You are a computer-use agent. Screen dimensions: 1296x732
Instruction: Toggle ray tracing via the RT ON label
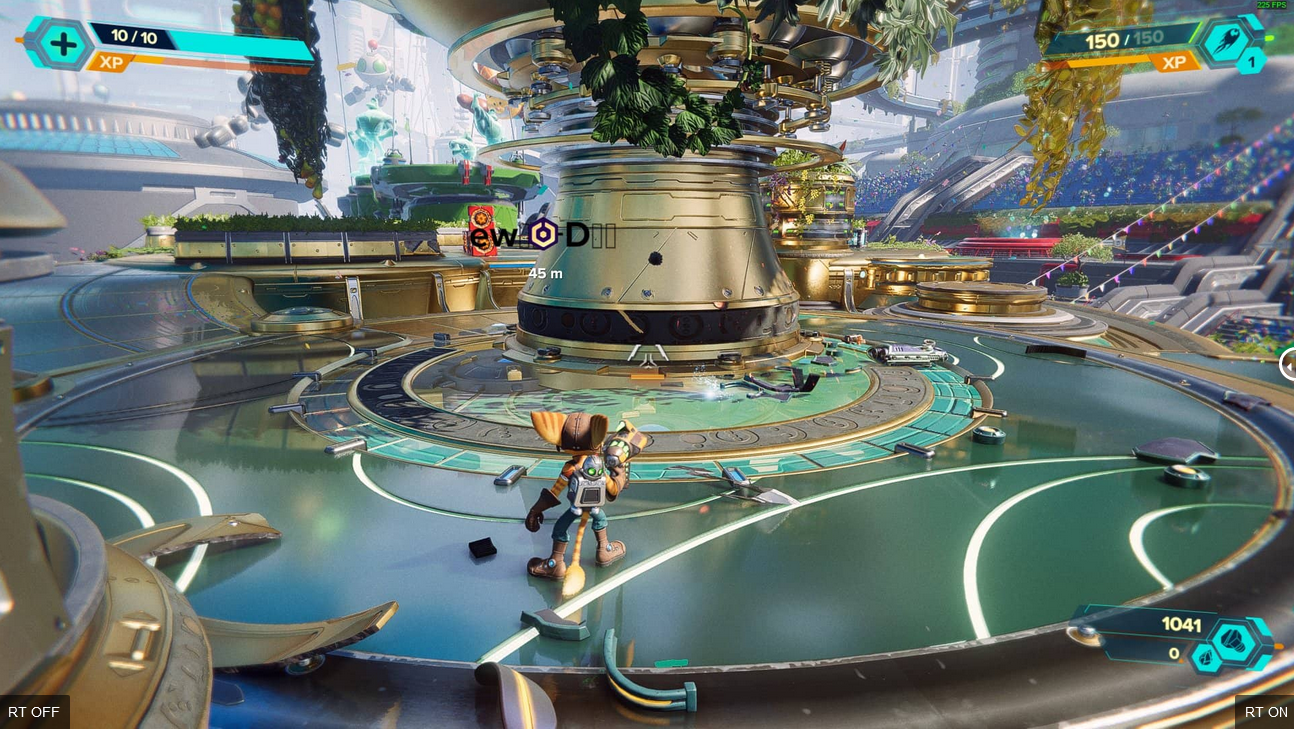point(1265,712)
